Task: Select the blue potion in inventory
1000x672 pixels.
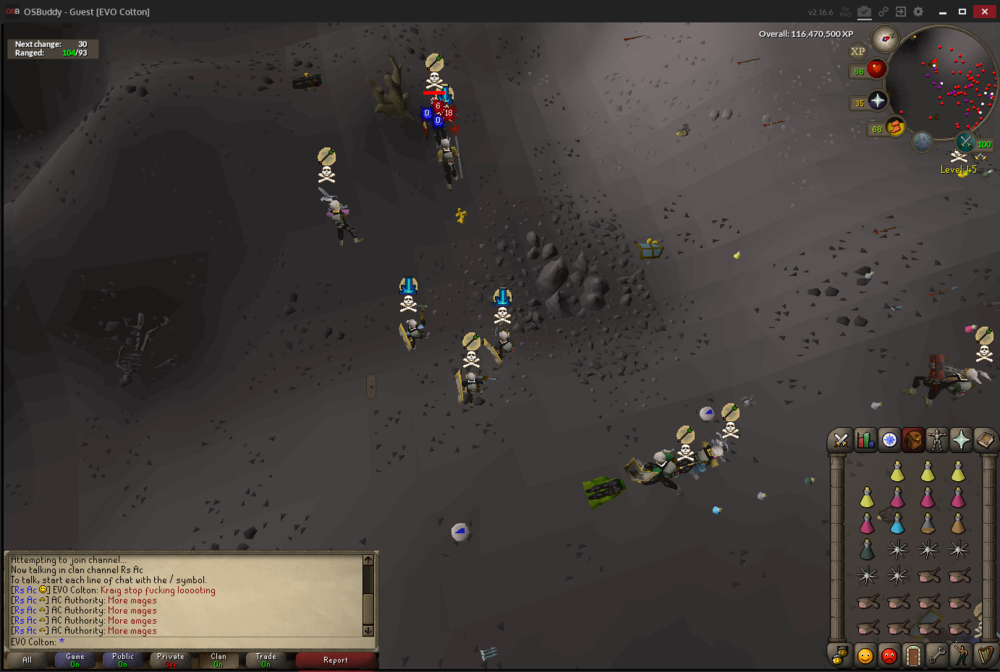Action: (x=897, y=524)
